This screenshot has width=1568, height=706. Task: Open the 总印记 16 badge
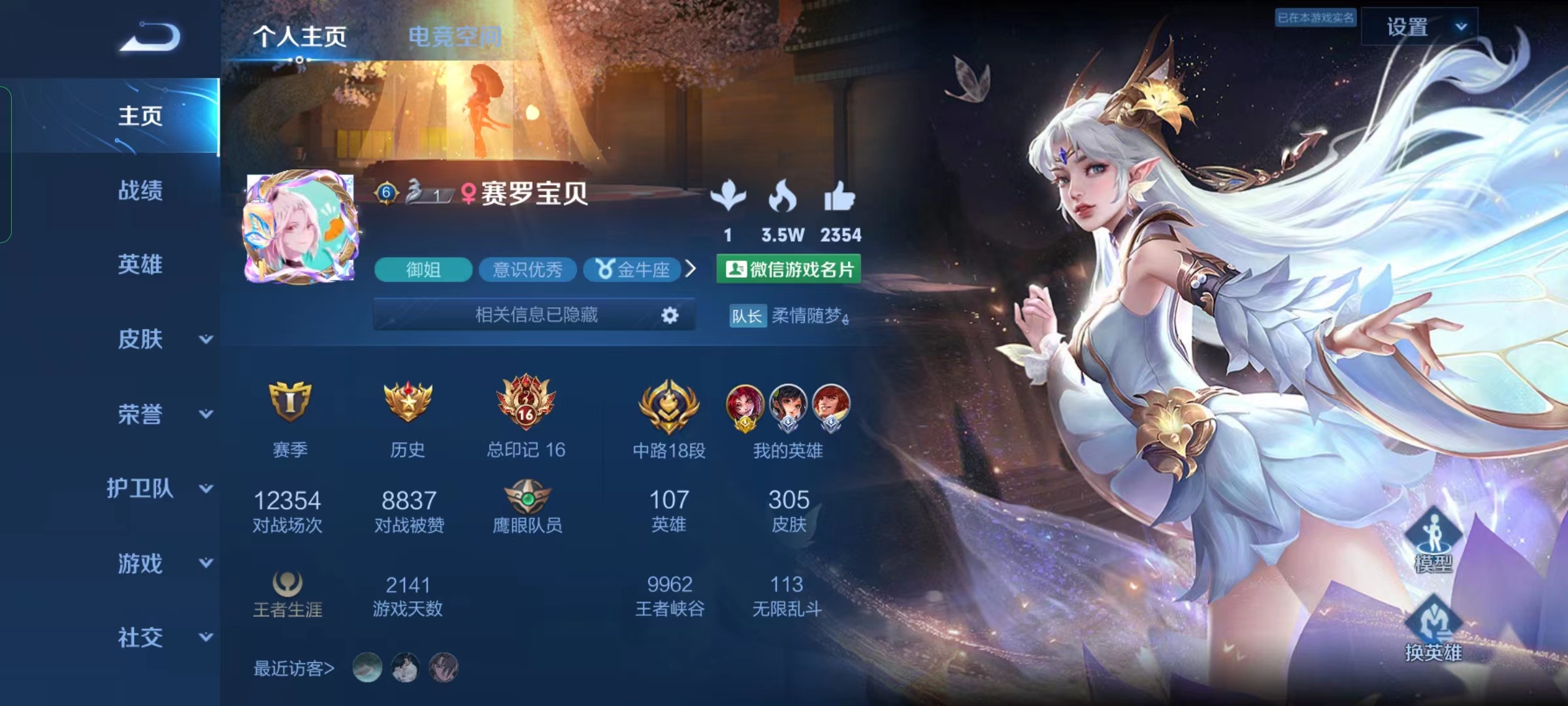pyautogui.click(x=526, y=402)
